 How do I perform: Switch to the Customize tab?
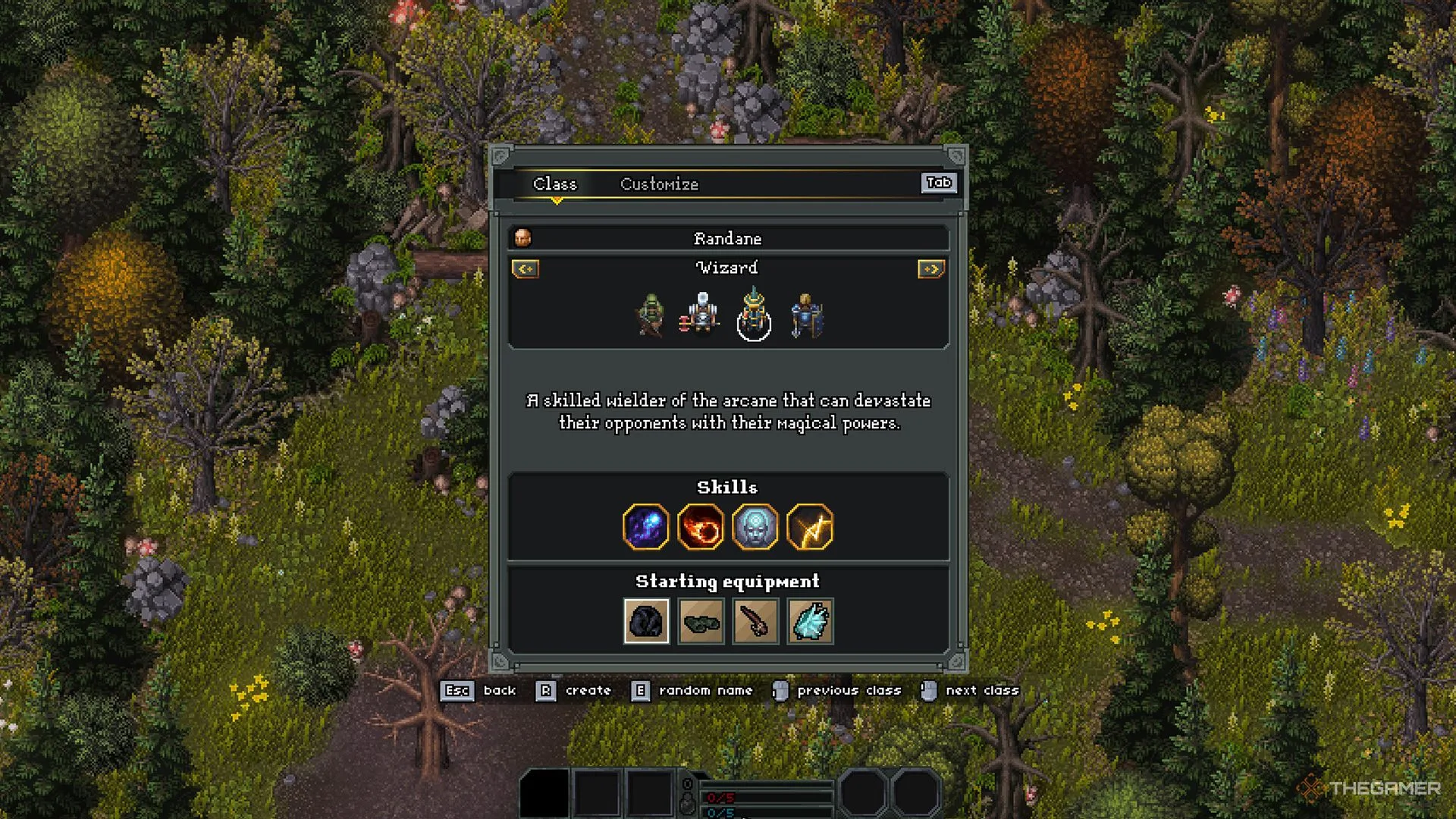(x=659, y=184)
